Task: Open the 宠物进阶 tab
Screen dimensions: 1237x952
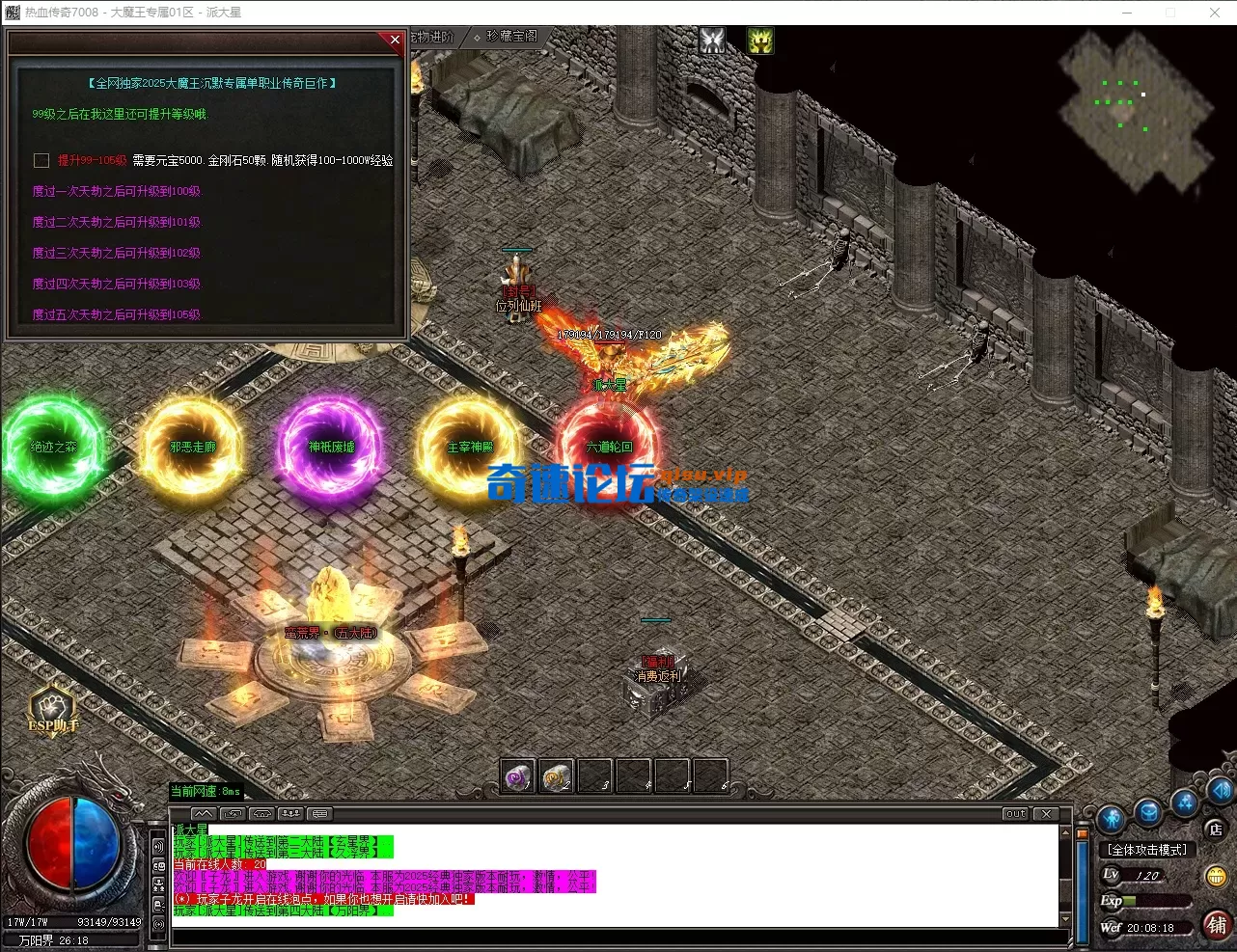Action: point(432,37)
